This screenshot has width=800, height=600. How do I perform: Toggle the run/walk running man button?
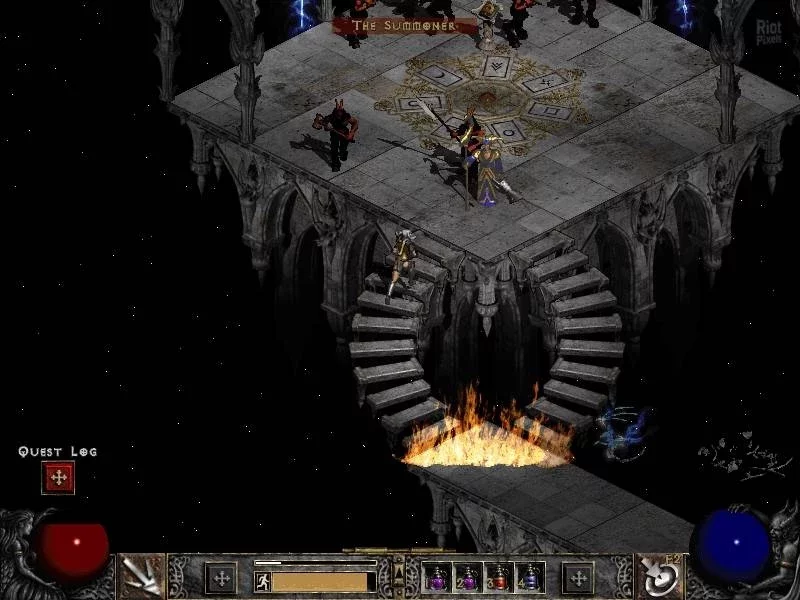point(263,580)
